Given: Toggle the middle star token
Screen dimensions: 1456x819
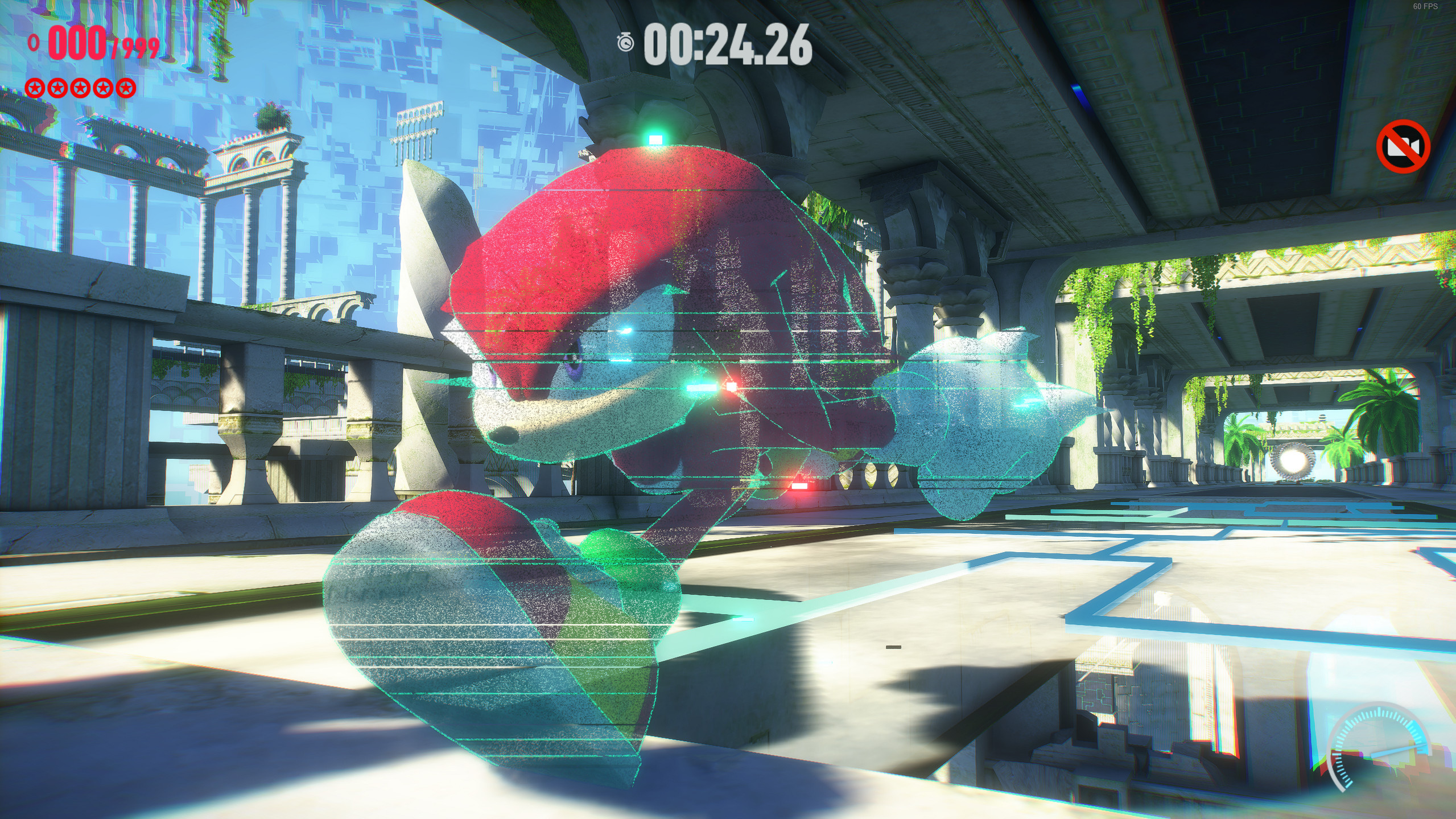Looking at the screenshot, I should 80,88.
